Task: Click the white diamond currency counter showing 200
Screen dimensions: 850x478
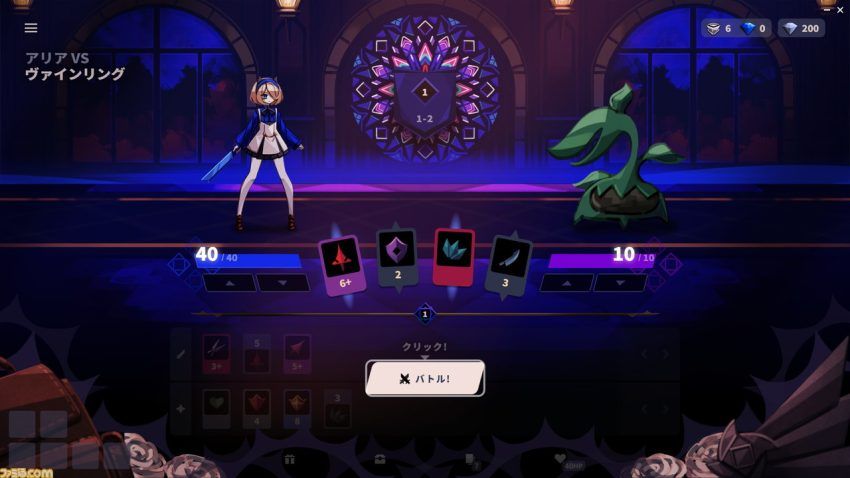Action: 801,28
